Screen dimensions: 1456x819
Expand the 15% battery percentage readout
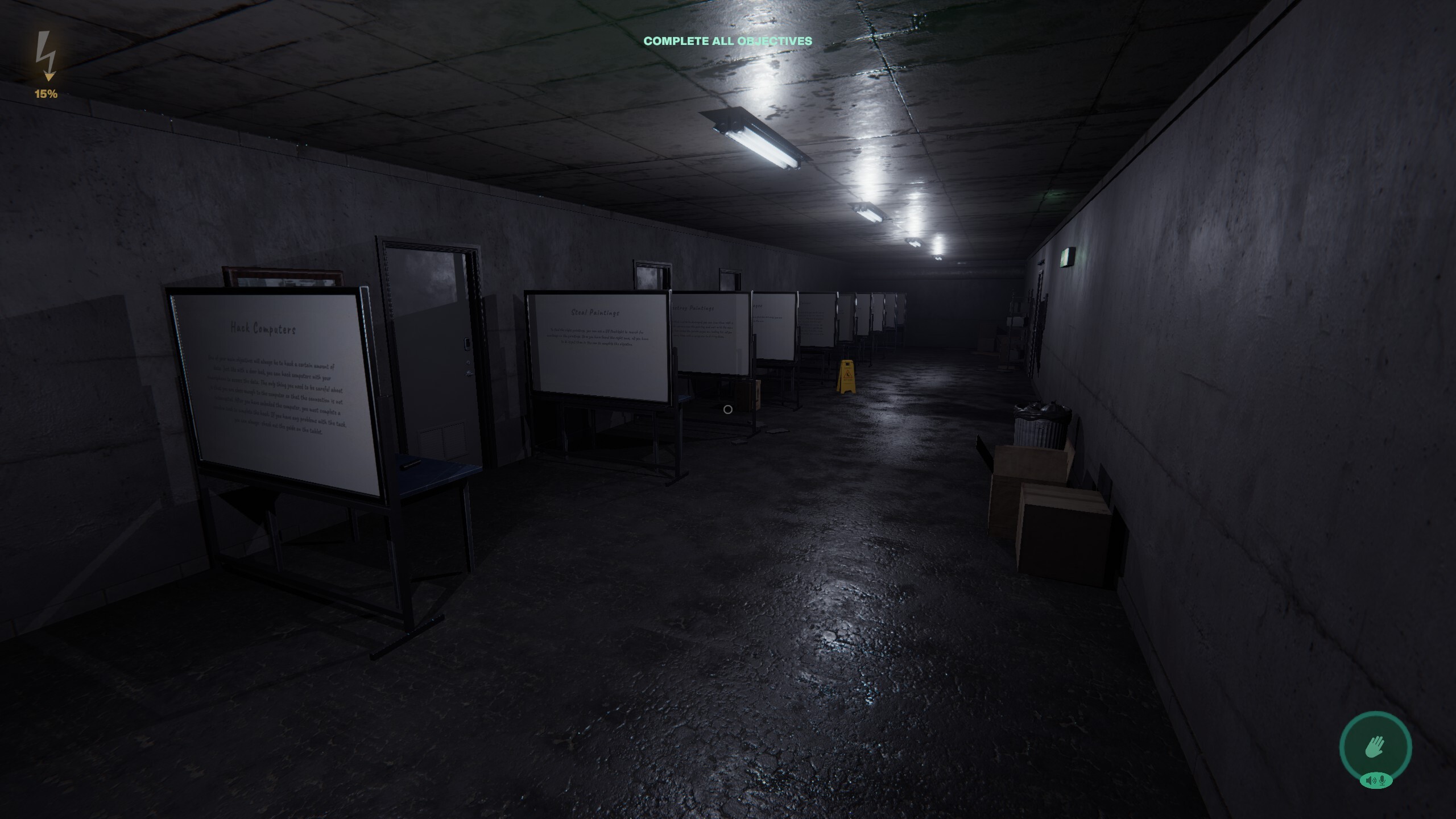[x=45, y=94]
